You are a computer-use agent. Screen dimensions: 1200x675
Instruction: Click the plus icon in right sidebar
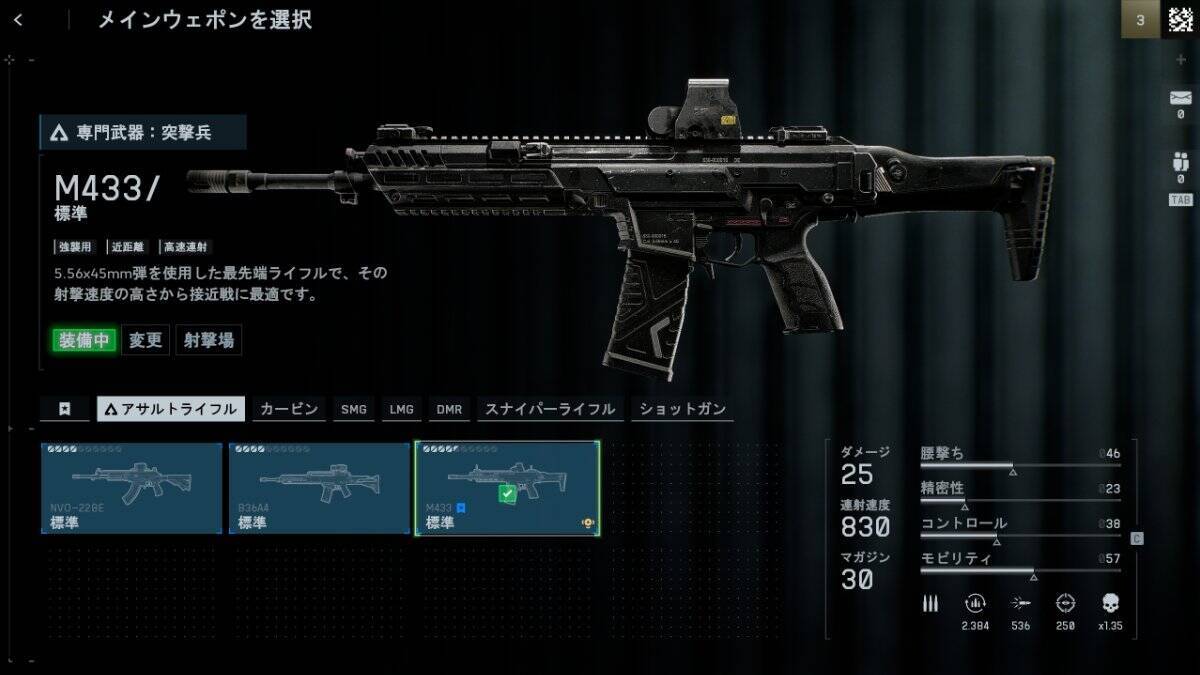click(x=1181, y=60)
